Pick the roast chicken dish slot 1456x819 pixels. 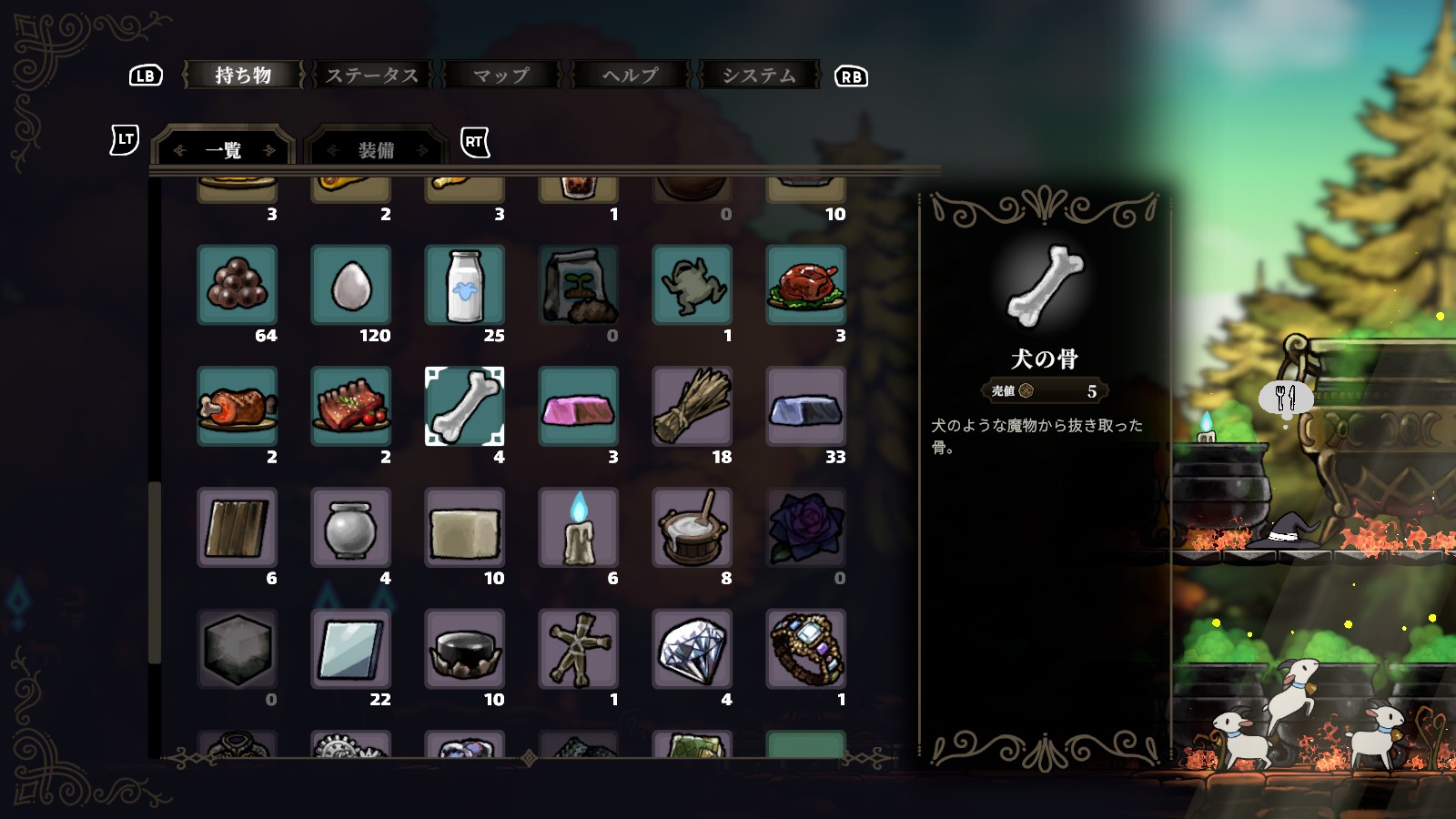[x=805, y=285]
